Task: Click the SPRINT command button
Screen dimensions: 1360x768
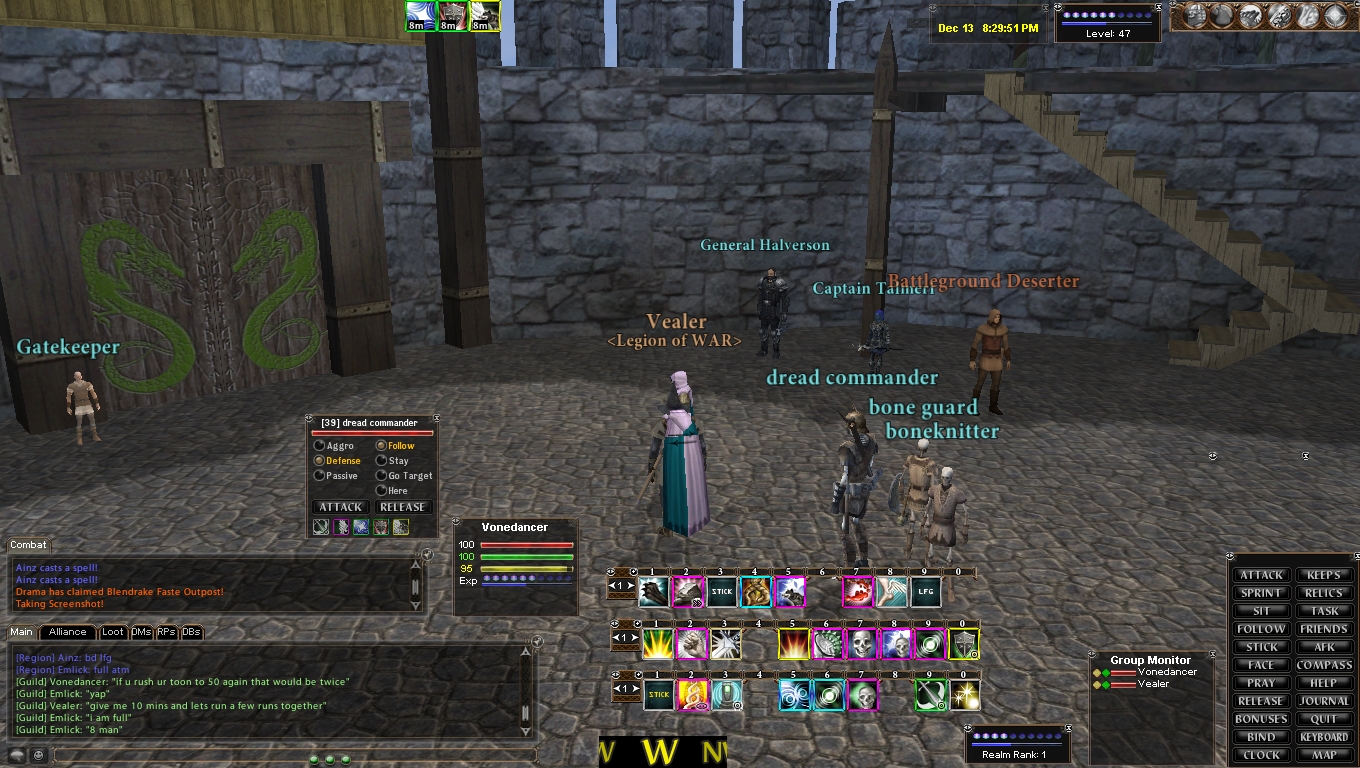Action: pyautogui.click(x=1261, y=593)
